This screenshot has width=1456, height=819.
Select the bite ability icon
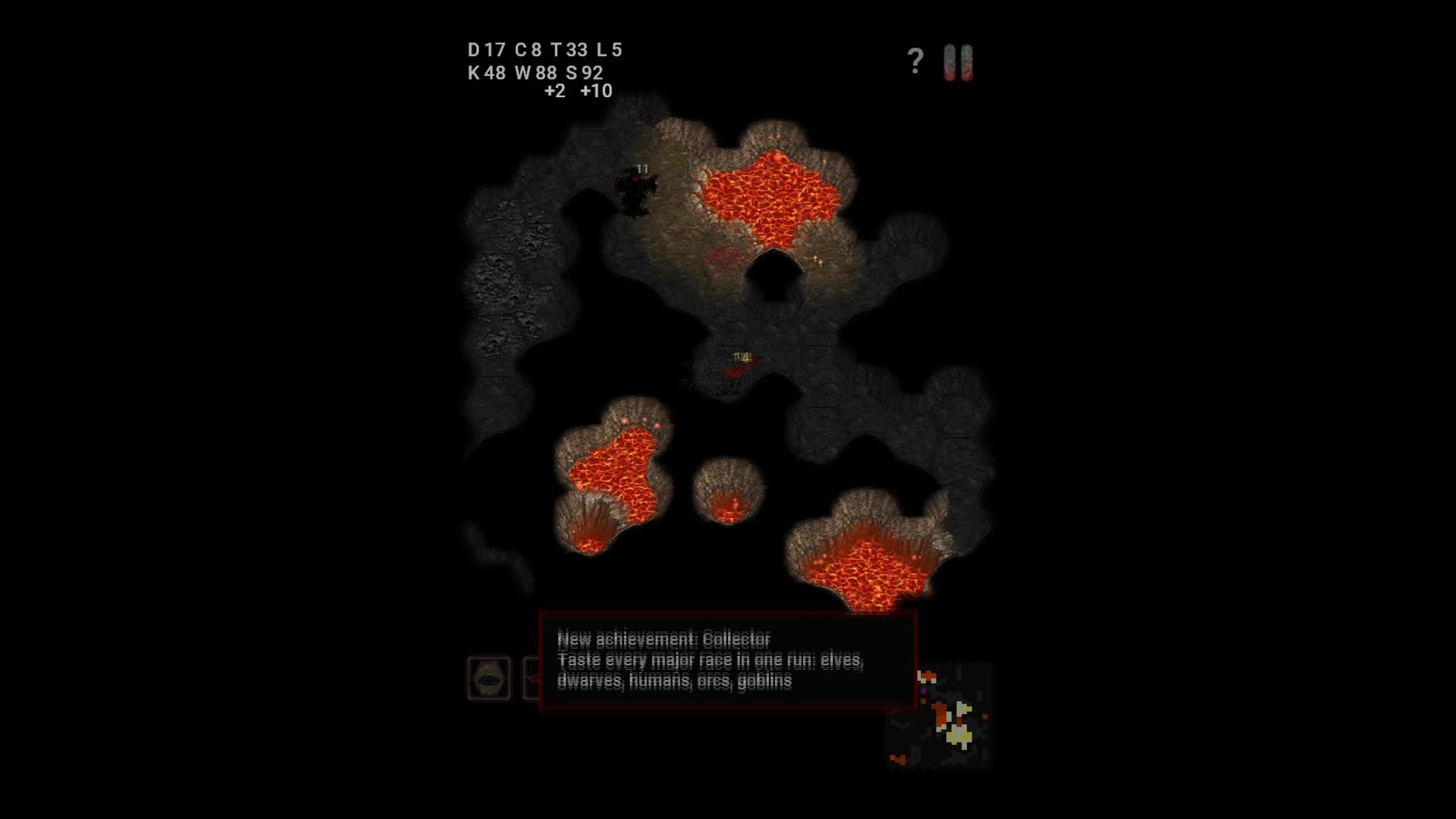tap(489, 679)
